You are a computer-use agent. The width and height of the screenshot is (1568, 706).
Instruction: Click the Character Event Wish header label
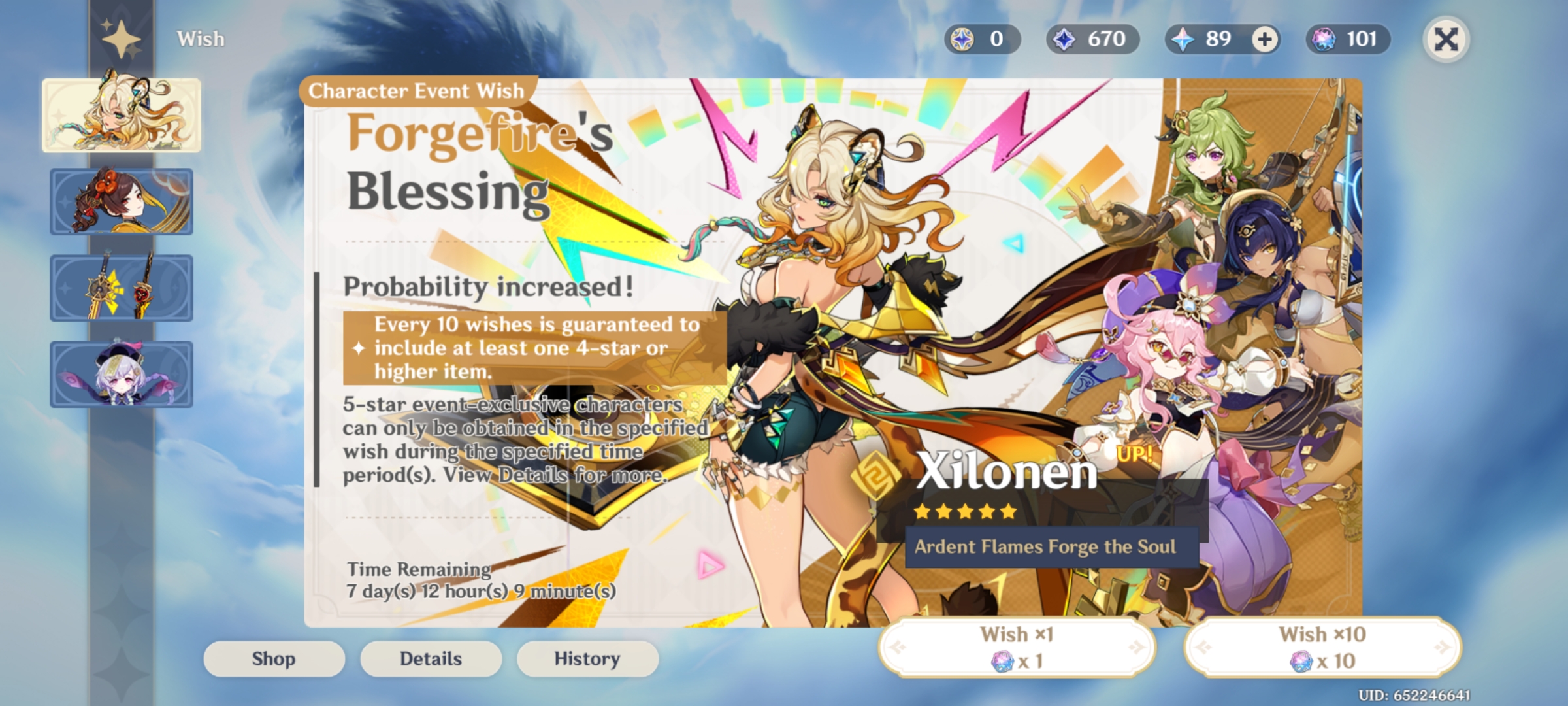(416, 91)
